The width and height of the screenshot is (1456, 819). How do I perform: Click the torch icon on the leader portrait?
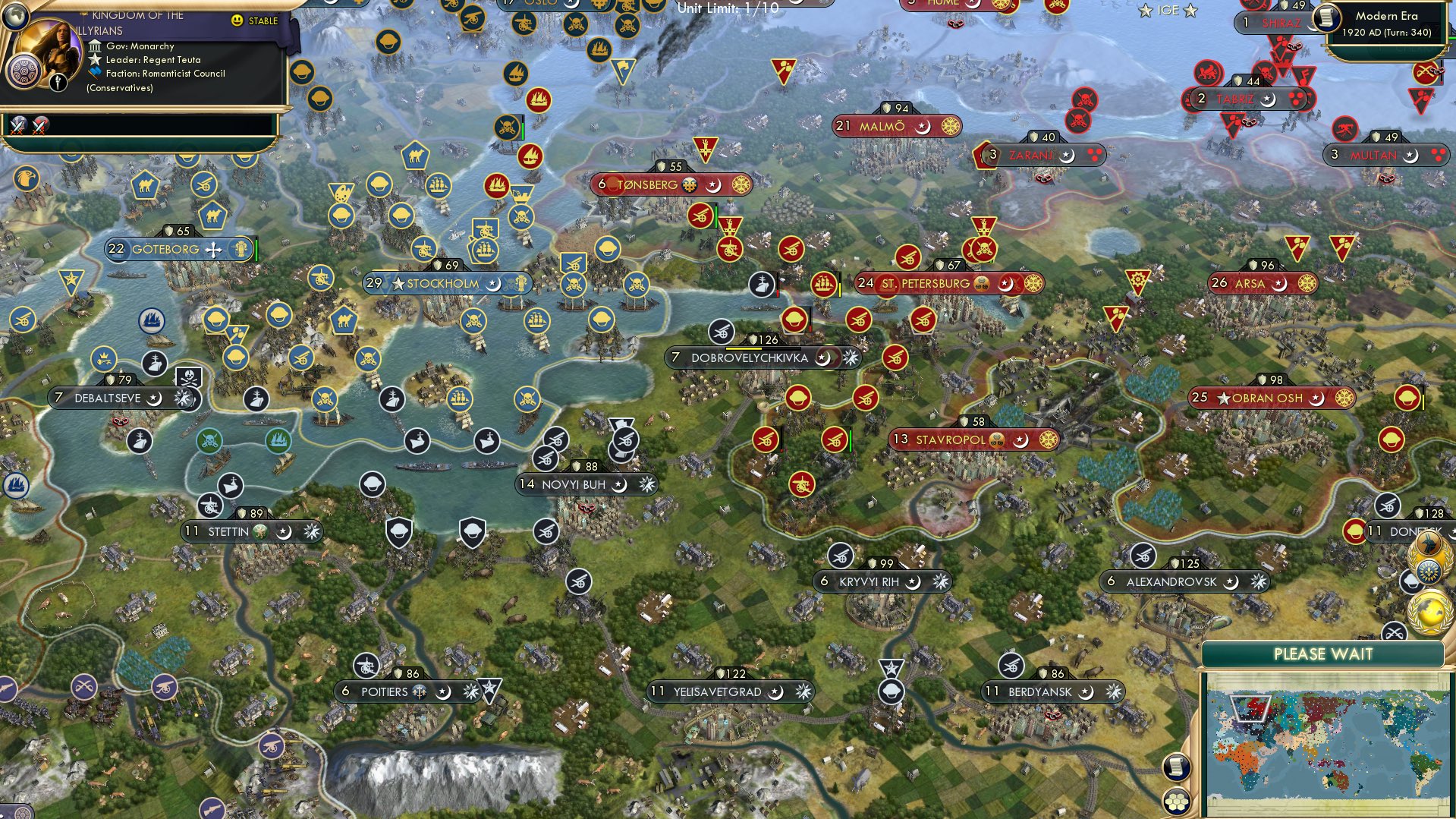tap(58, 83)
